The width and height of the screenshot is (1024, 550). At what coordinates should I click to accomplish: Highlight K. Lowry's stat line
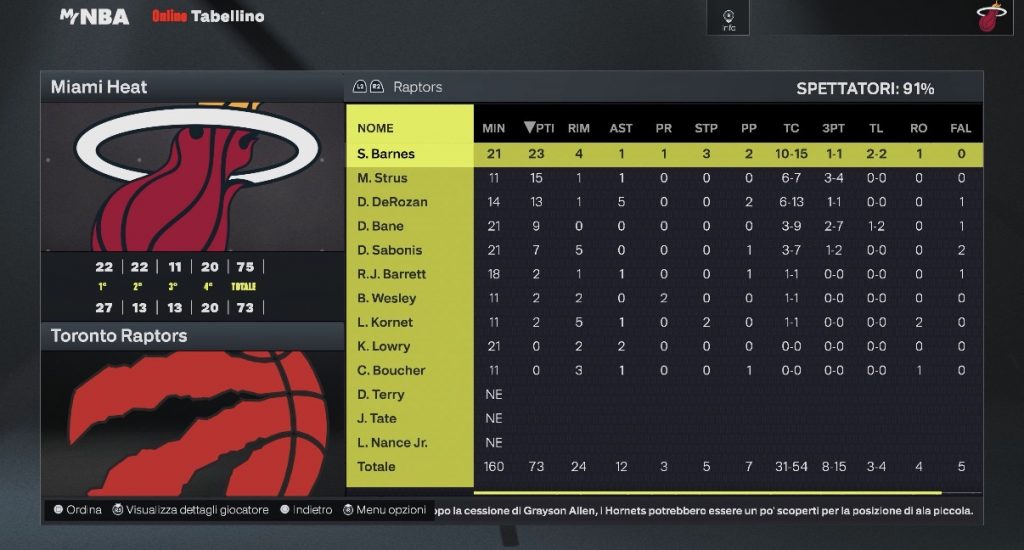pos(383,346)
